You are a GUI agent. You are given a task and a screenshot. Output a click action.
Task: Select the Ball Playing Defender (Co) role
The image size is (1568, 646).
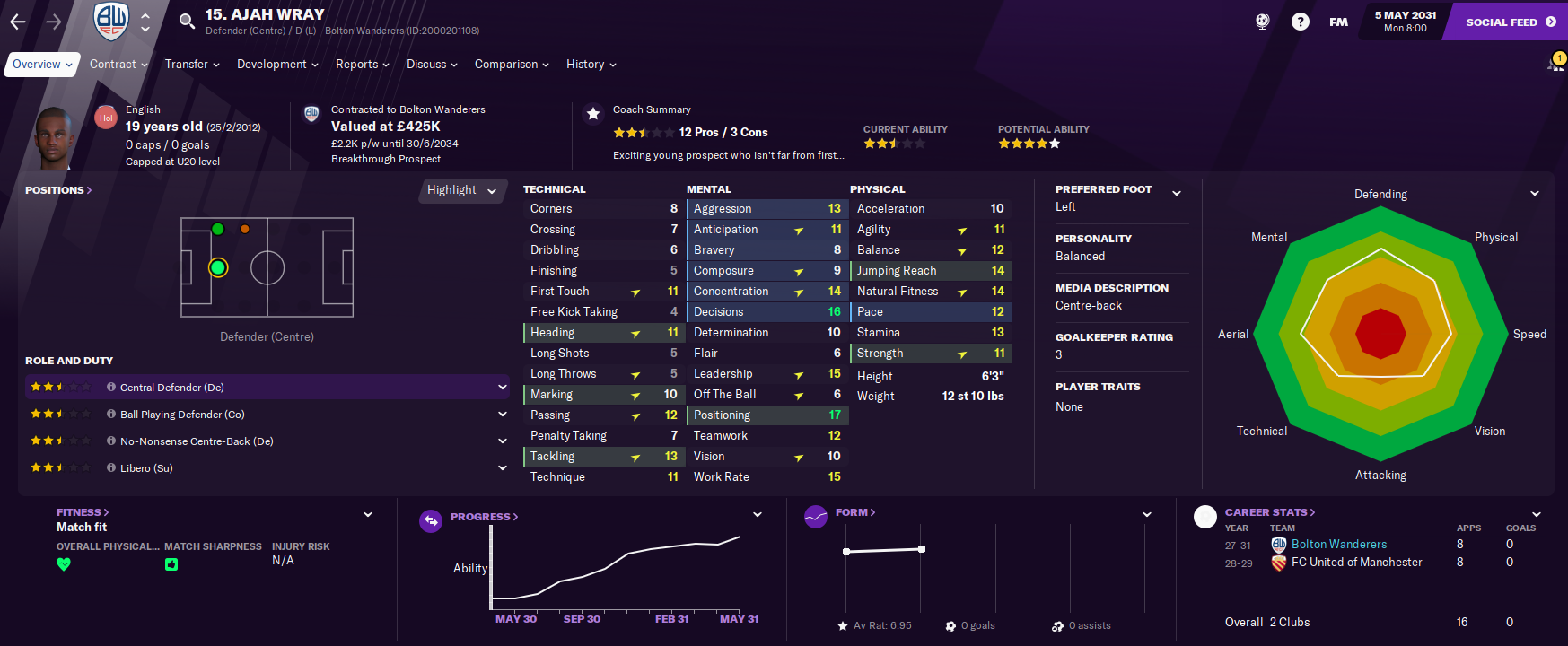click(182, 415)
